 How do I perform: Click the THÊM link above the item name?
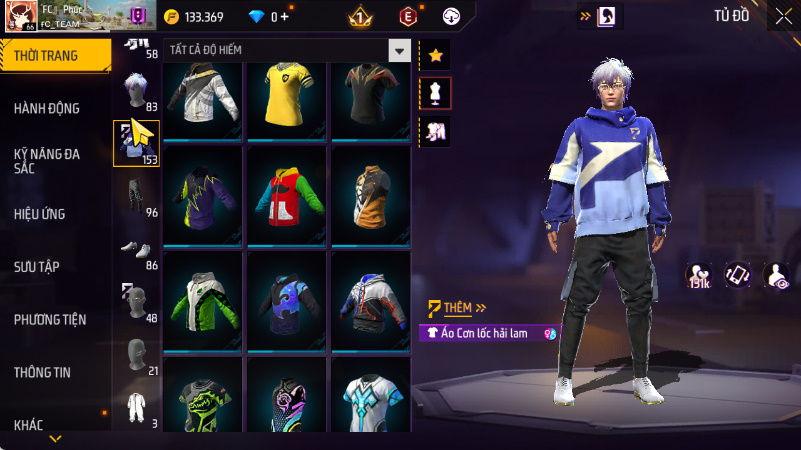tap(457, 308)
